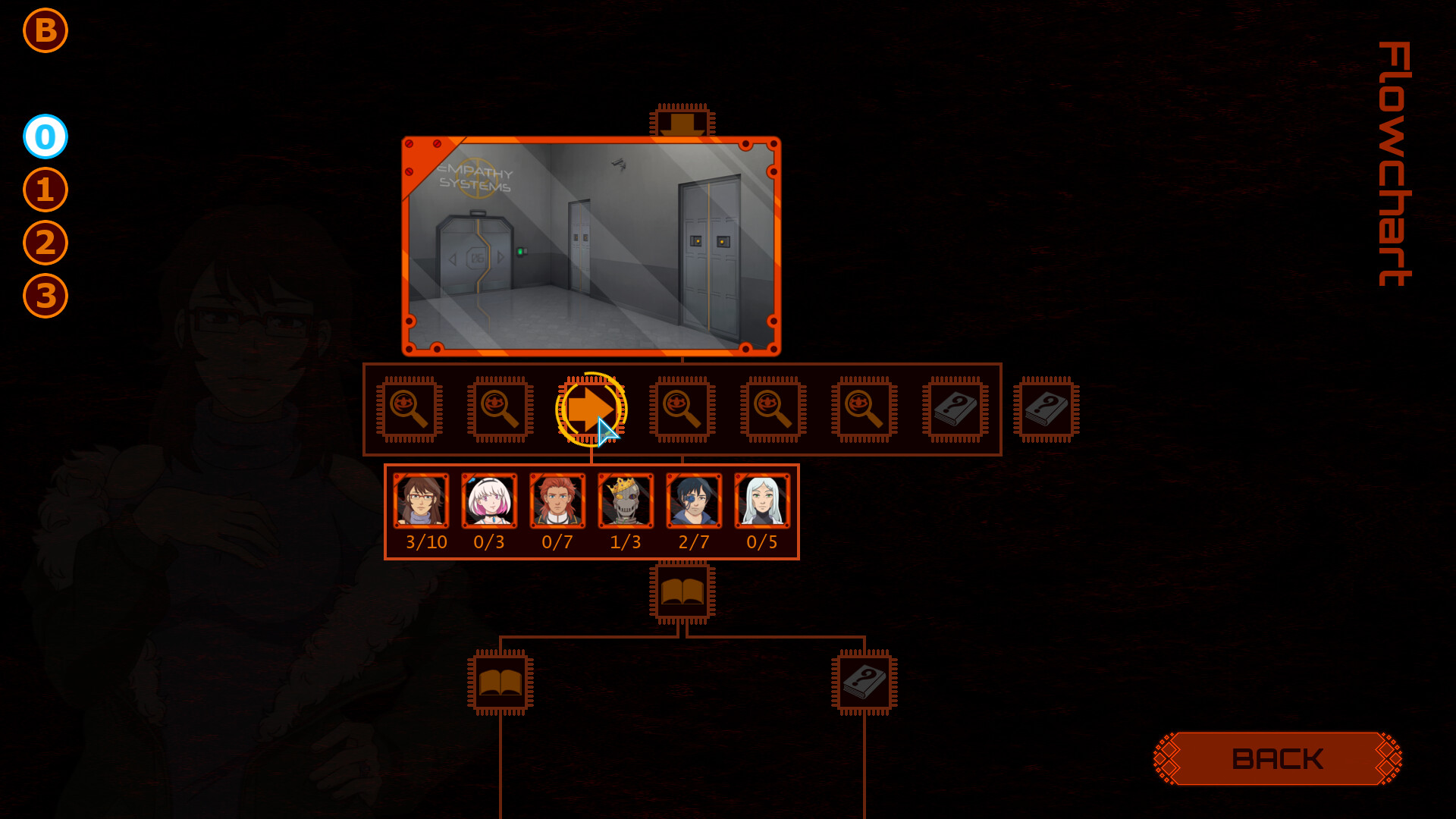This screenshot has width=1456, height=819.
Task: Check the white-haired woman's 0/5 progress counter
Action: pos(761,541)
